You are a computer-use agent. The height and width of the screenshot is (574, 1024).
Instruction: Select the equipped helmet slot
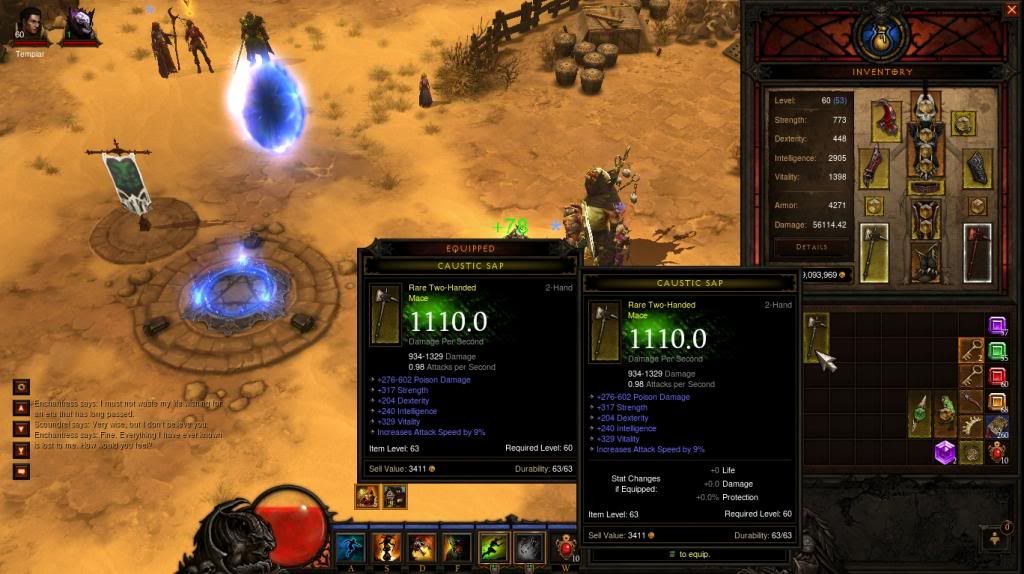926,107
